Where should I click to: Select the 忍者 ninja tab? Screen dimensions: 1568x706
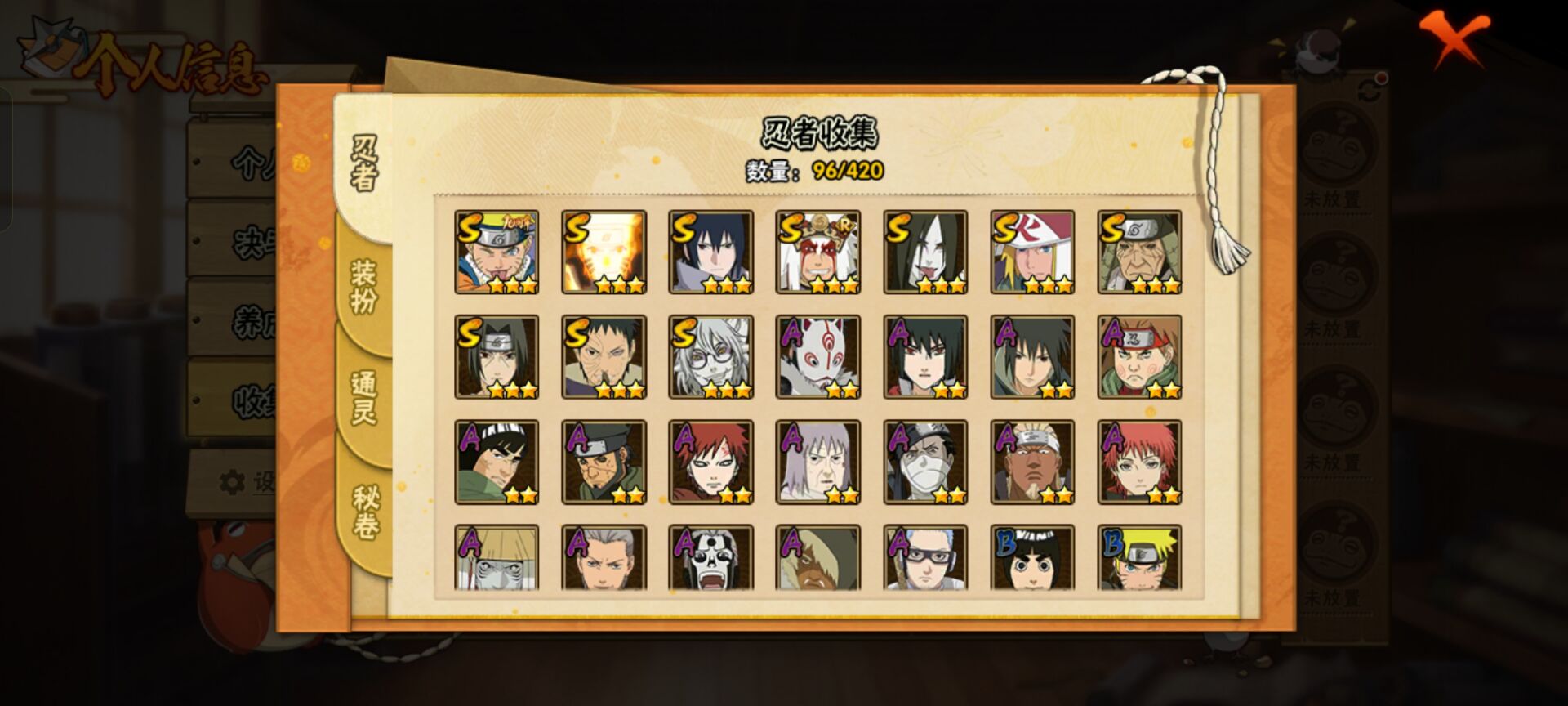click(364, 163)
